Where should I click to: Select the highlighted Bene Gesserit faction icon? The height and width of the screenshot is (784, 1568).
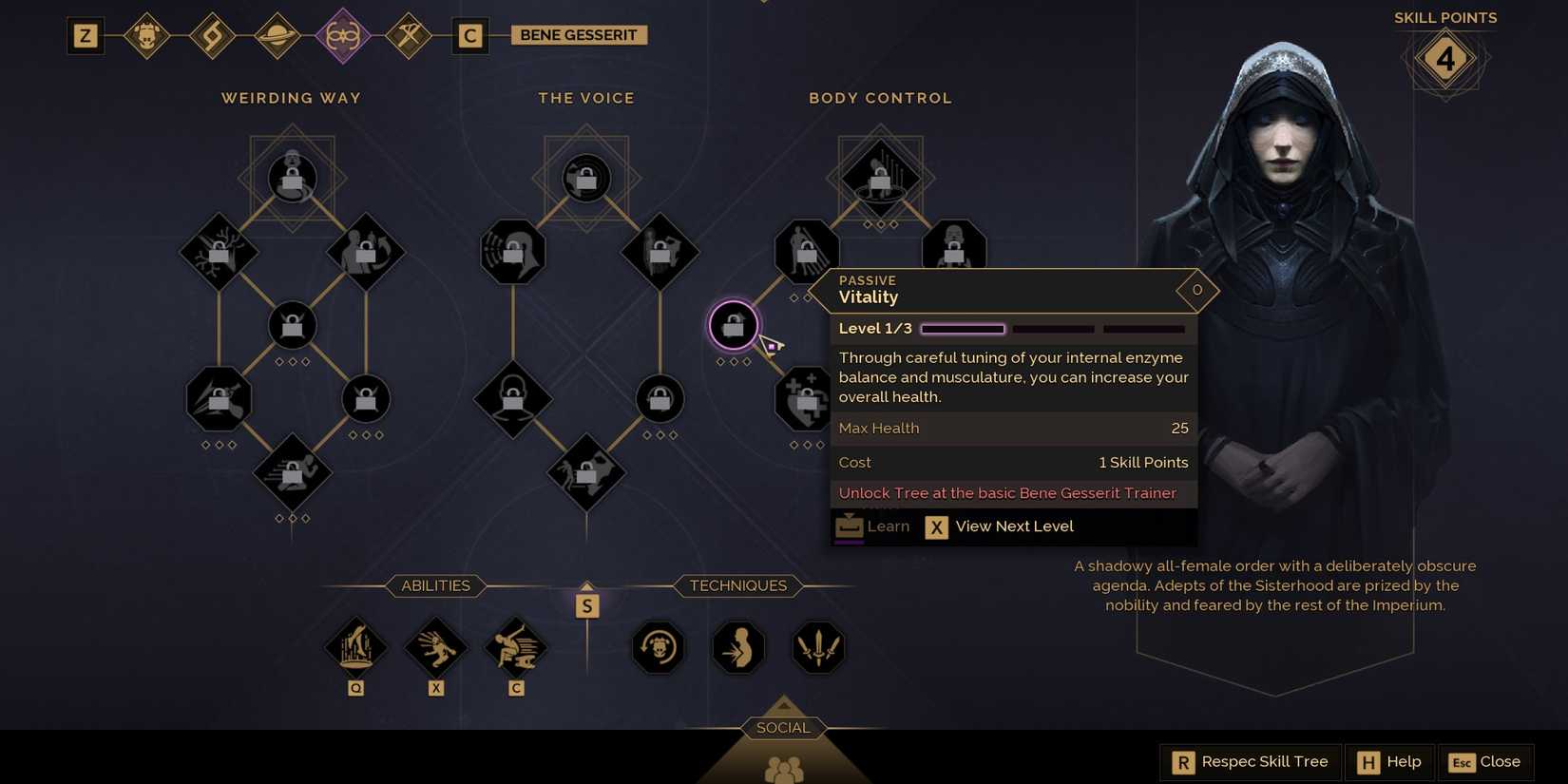point(343,36)
